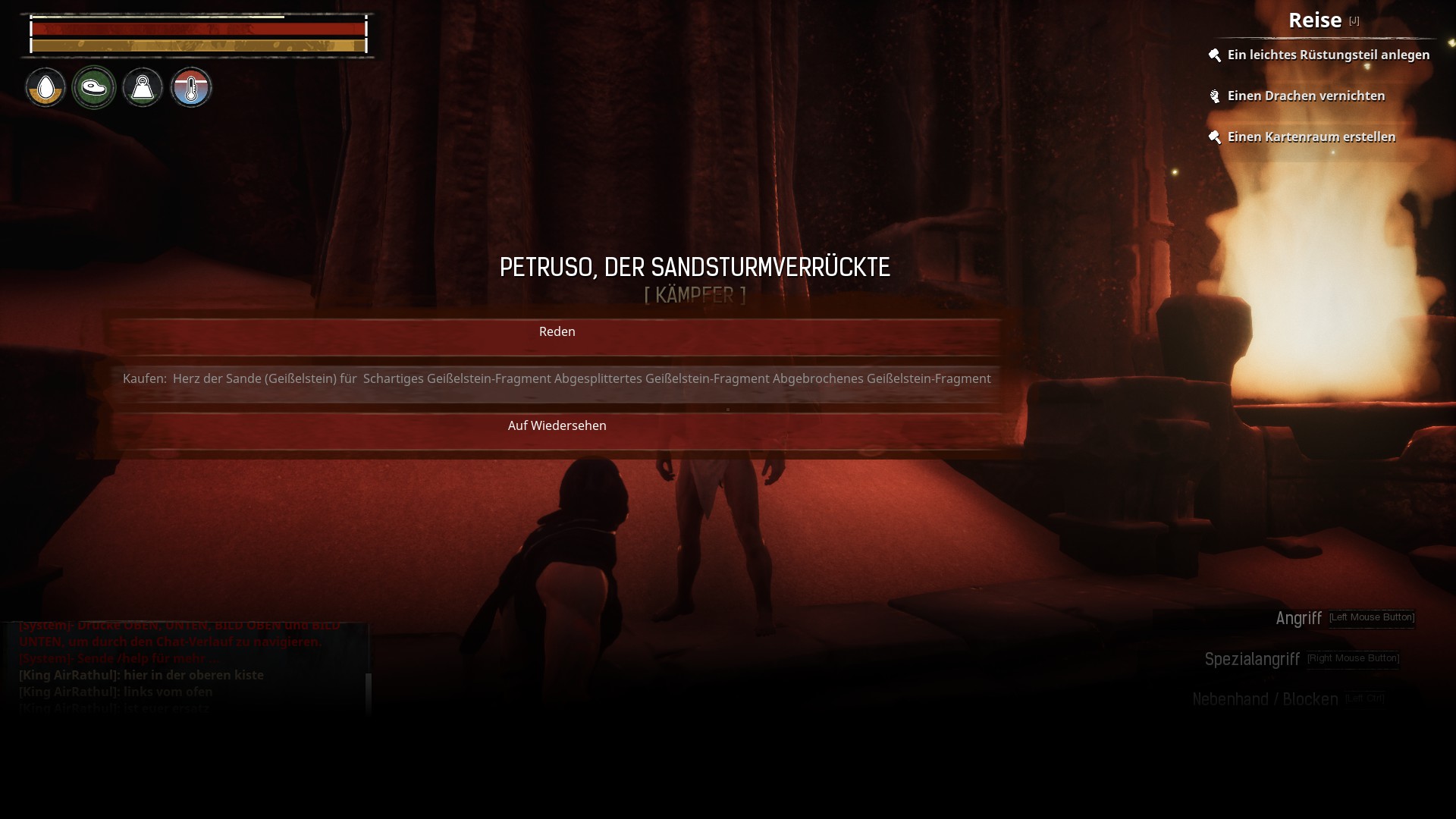The width and height of the screenshot is (1456, 819).
Task: Click the thermometer temperature icon
Action: [191, 88]
